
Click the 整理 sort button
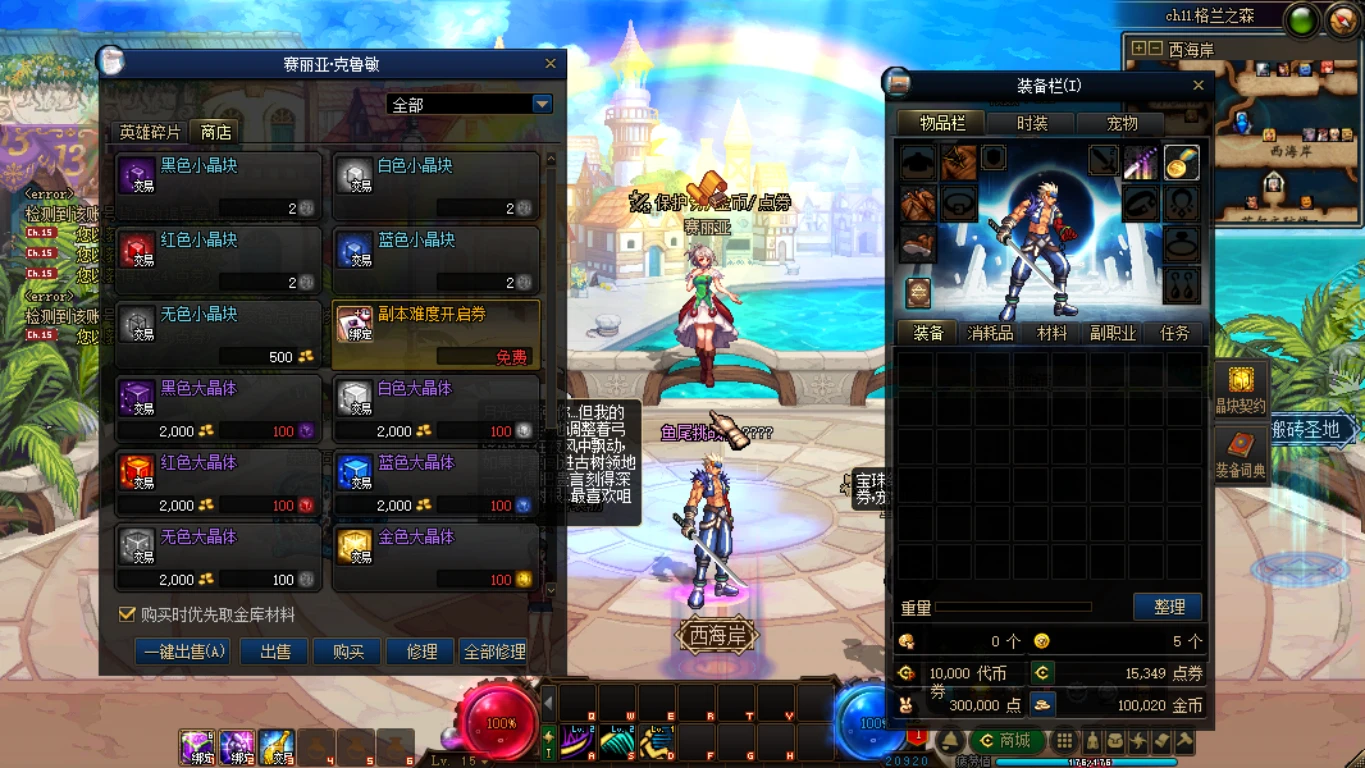[x=1168, y=607]
